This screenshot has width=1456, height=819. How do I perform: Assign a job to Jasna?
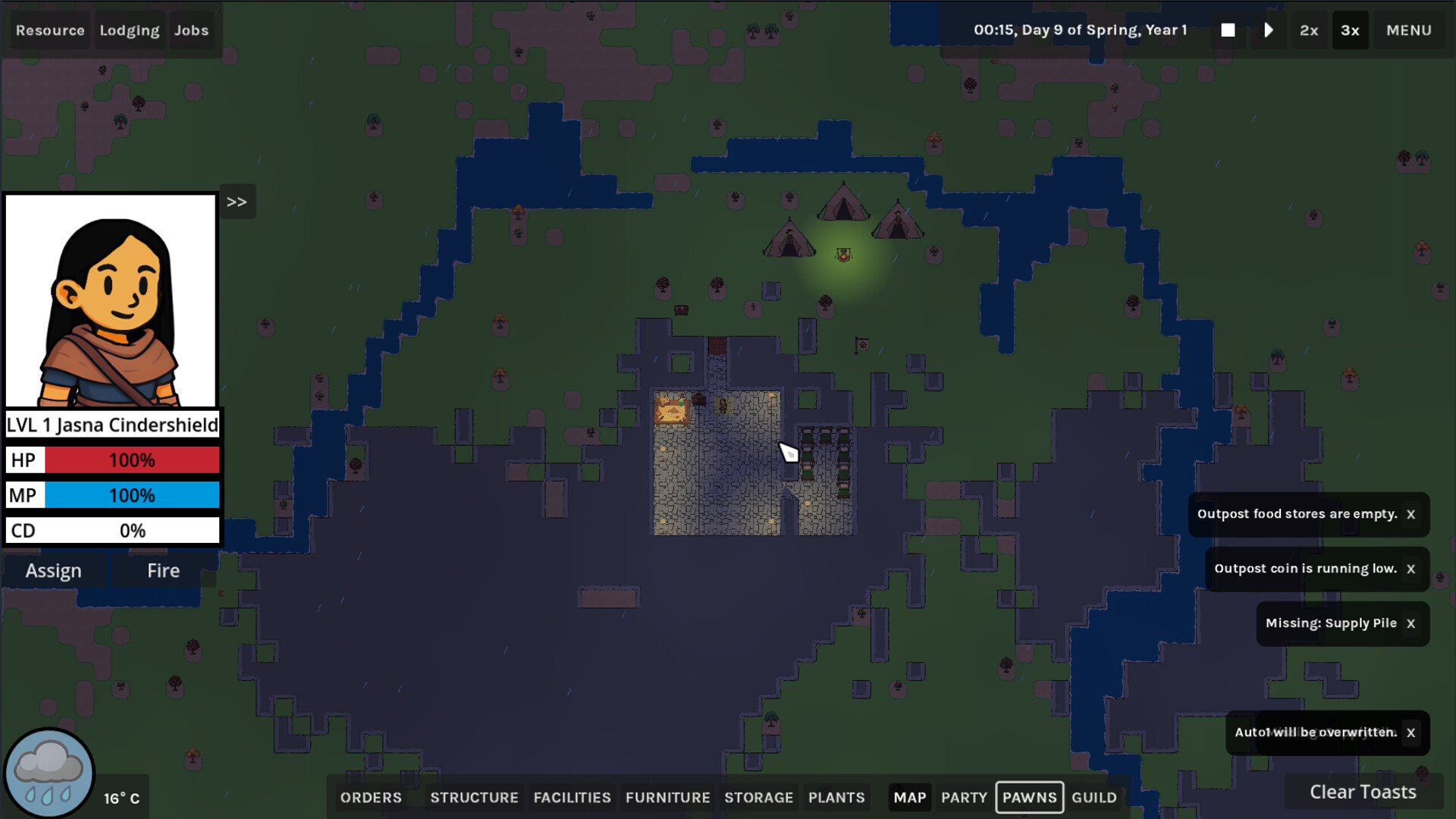tap(54, 570)
